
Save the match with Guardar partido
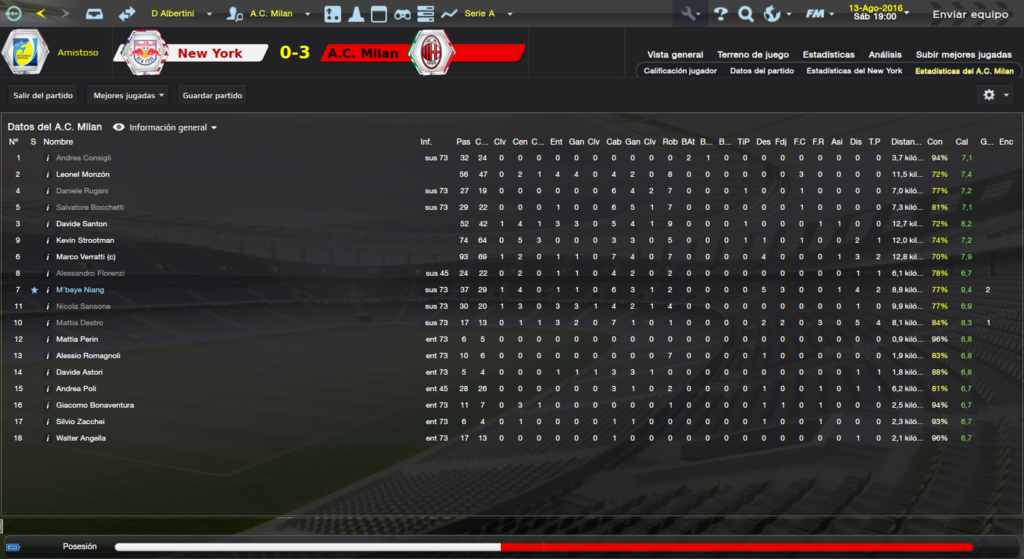tap(212, 95)
